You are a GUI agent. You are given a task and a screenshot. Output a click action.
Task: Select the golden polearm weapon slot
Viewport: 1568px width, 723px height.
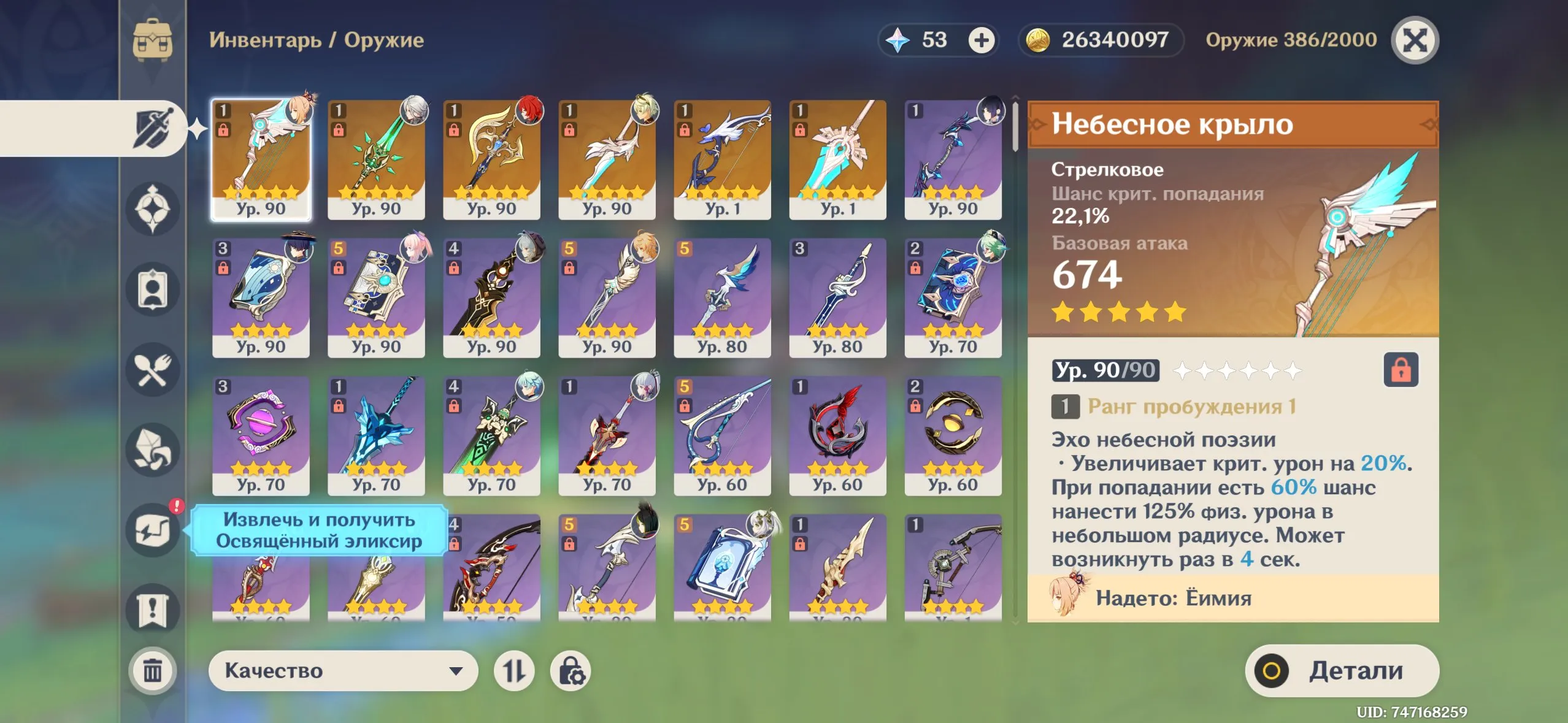point(491,159)
